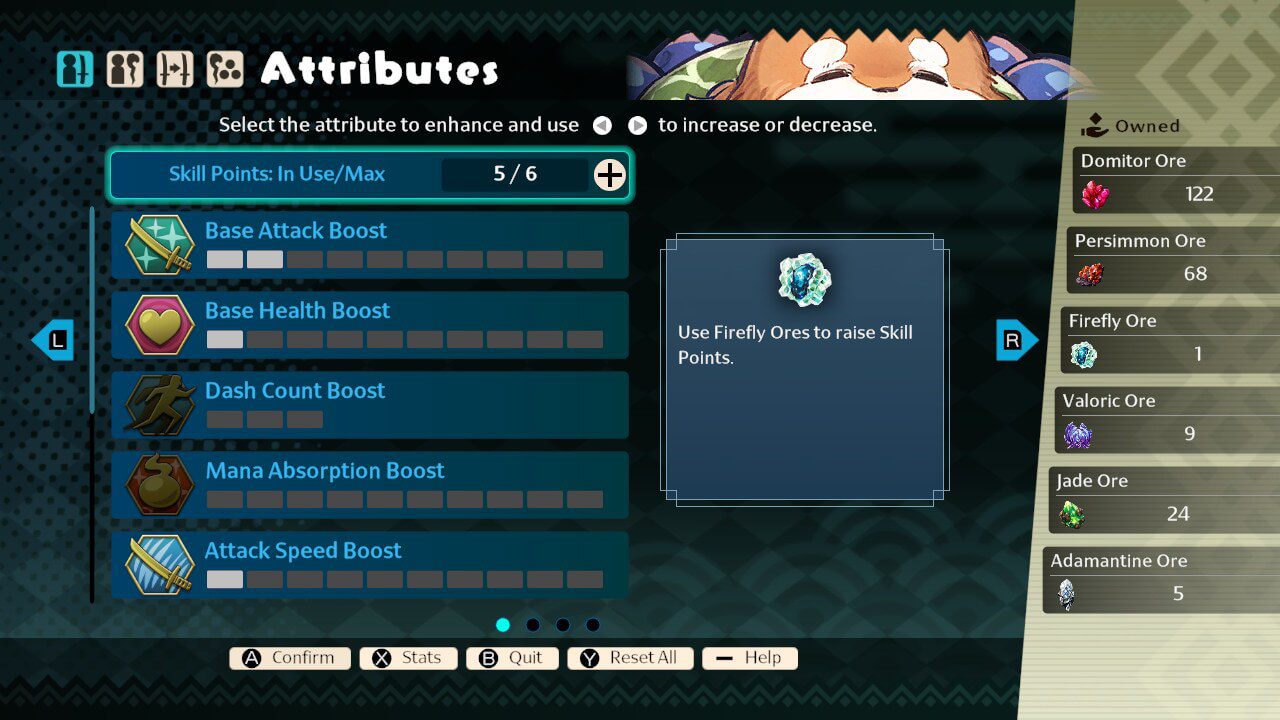
Task: Select the Base Attack Boost attribute
Action: [369, 244]
